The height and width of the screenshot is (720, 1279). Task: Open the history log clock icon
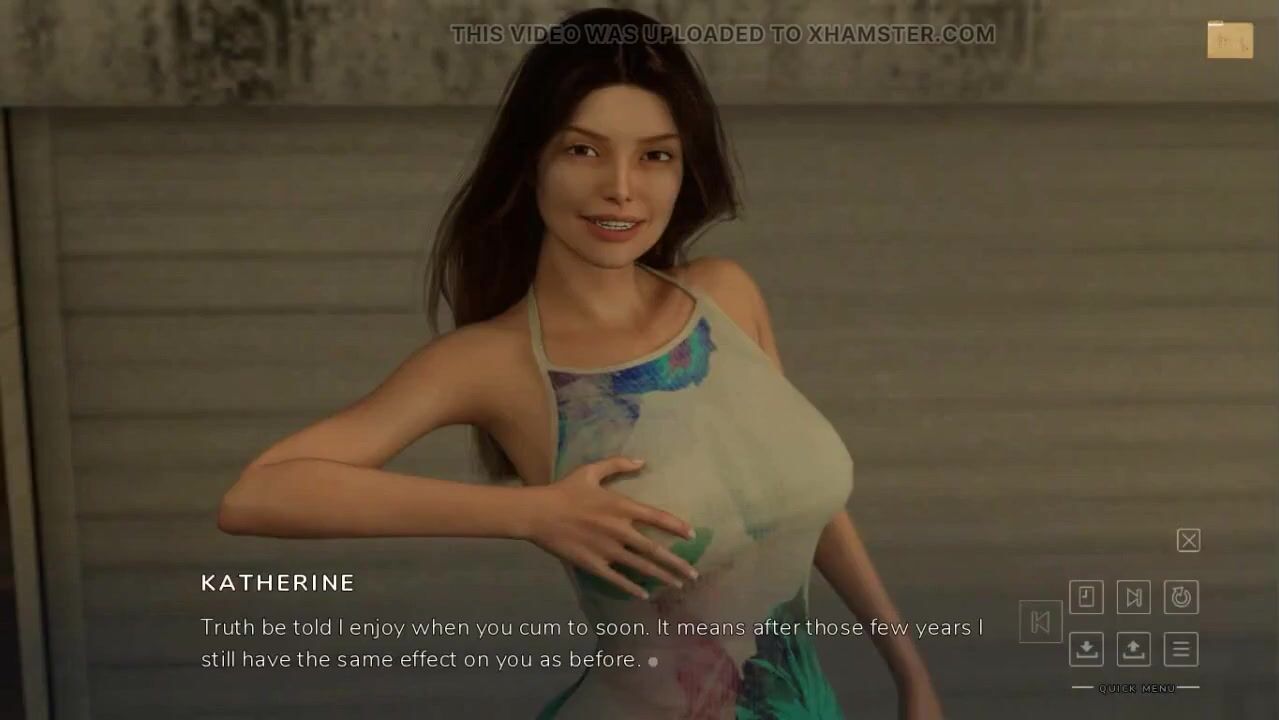(1086, 597)
